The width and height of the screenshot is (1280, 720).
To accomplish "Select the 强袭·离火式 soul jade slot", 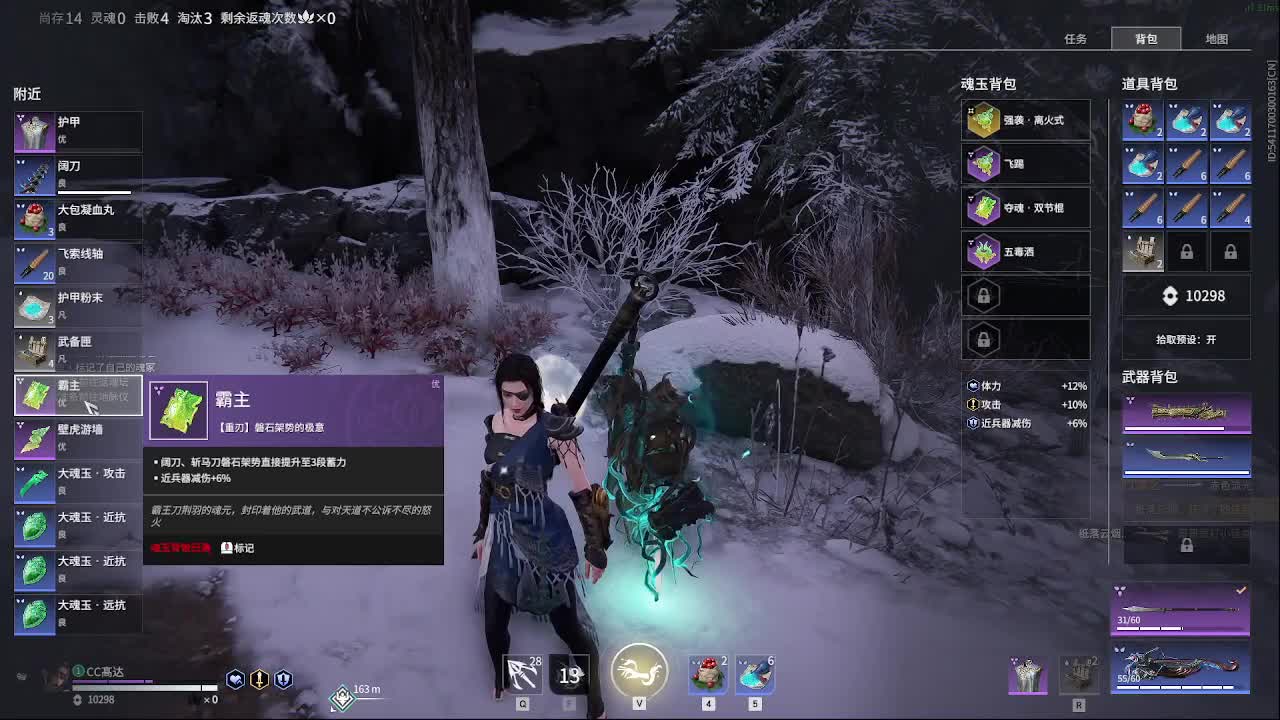I will [1025, 120].
